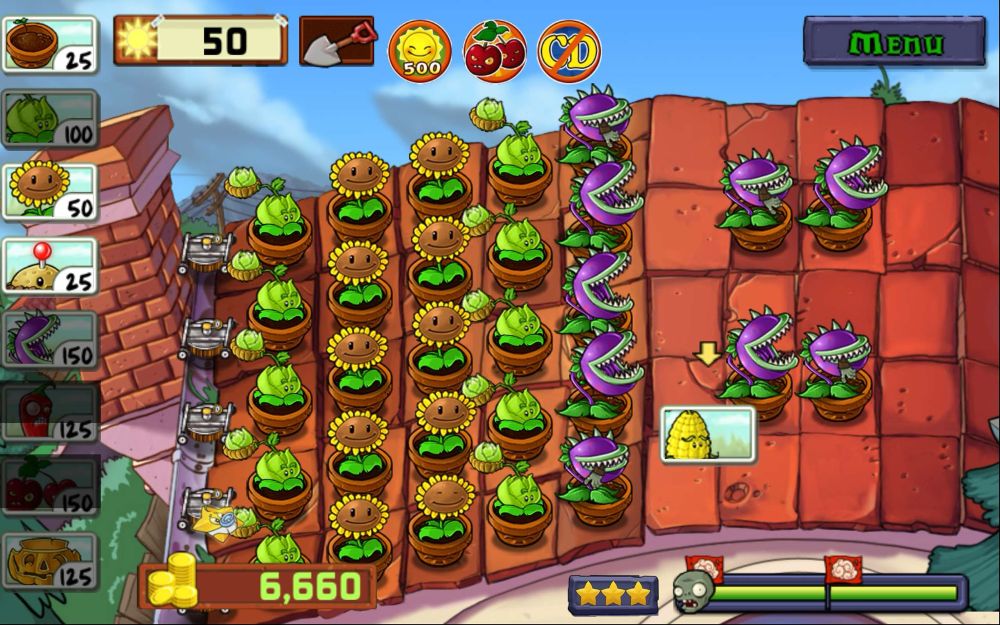The width and height of the screenshot is (1000, 625).
Task: Choose the Cabbage-pult seed packet
Action: click(50, 119)
